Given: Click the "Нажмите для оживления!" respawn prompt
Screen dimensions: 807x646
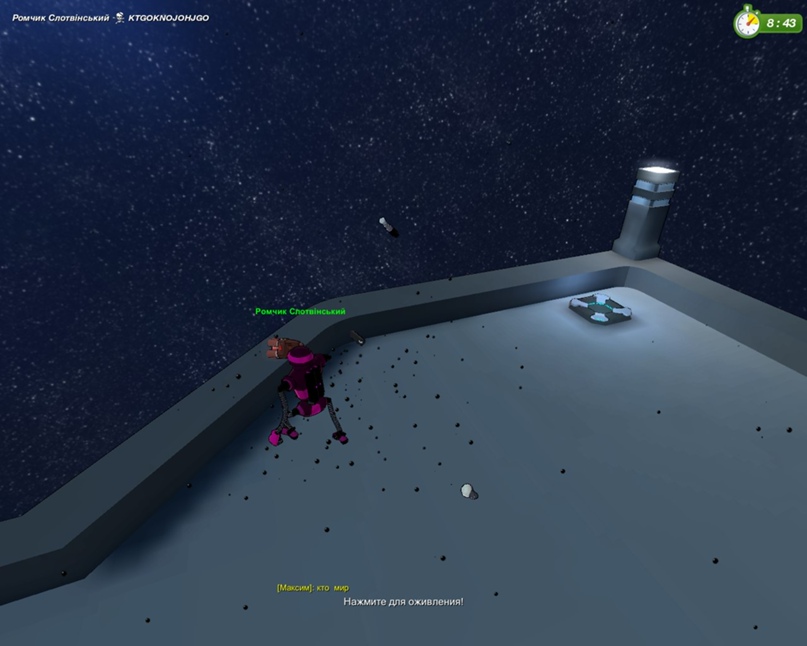Looking at the screenshot, I should [x=403, y=602].
